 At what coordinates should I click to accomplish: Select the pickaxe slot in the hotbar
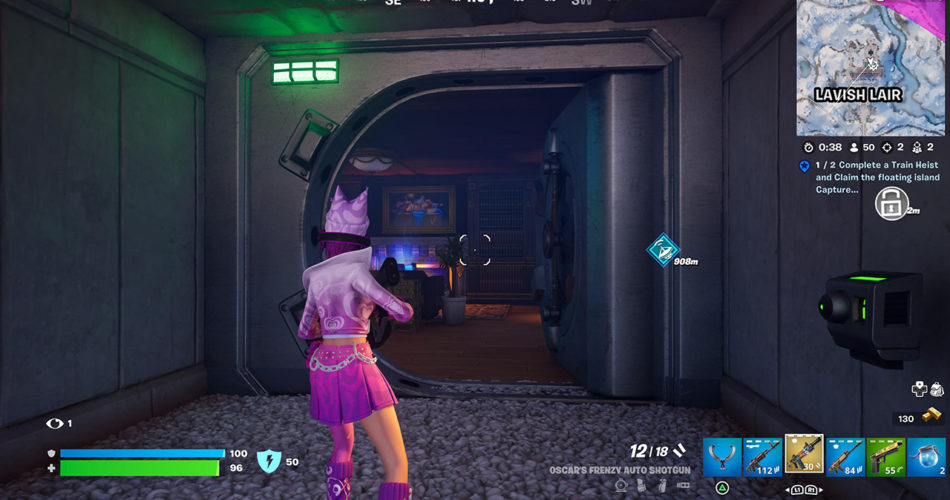pos(722,457)
